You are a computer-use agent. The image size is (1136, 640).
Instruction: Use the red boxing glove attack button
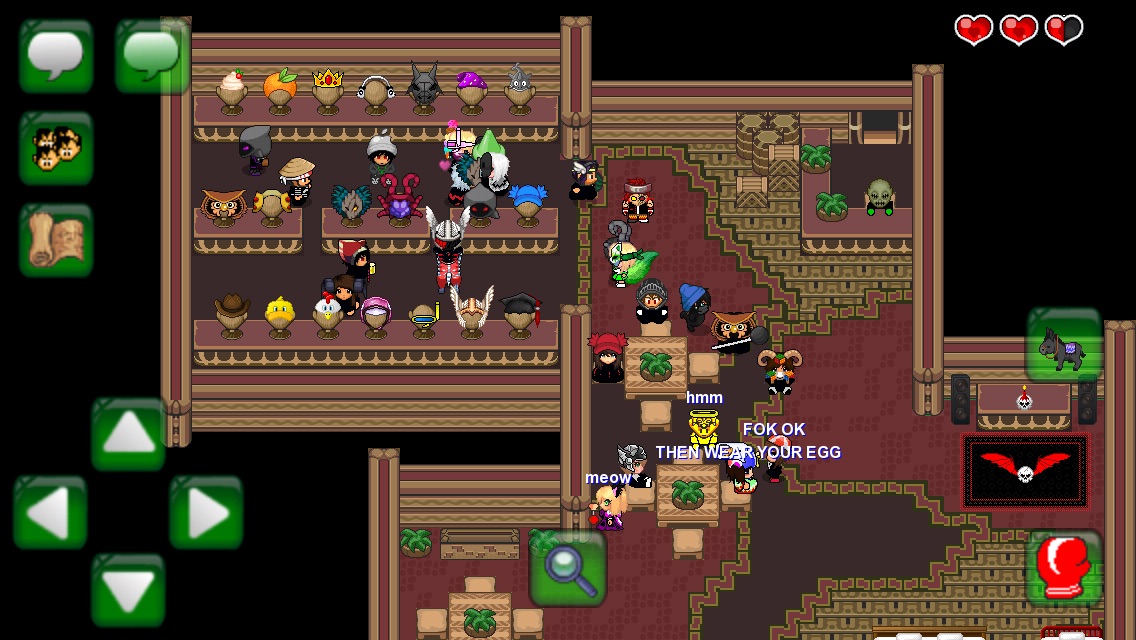pos(1064,566)
